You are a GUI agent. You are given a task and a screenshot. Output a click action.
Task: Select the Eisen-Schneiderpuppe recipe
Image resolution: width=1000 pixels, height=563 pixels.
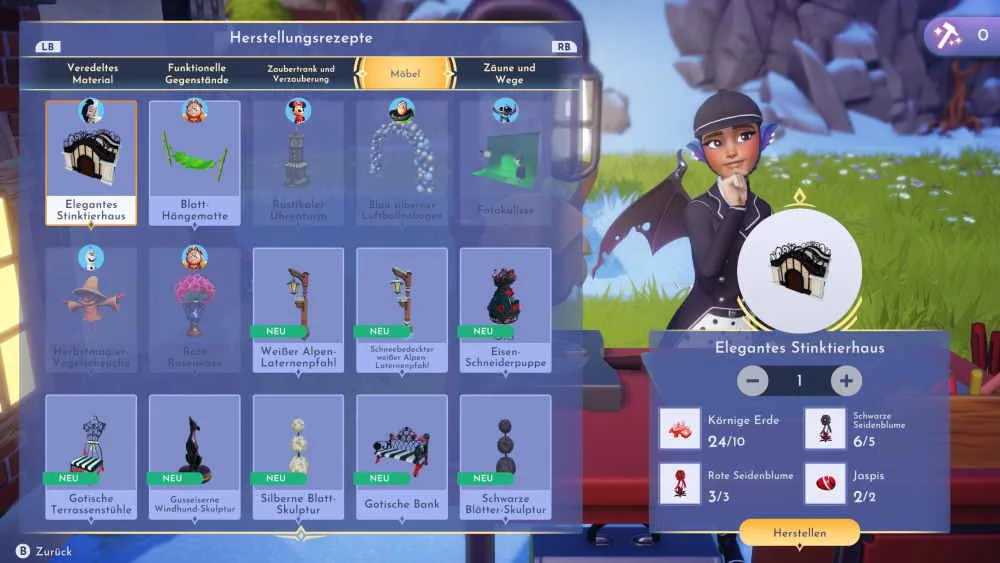(x=505, y=309)
